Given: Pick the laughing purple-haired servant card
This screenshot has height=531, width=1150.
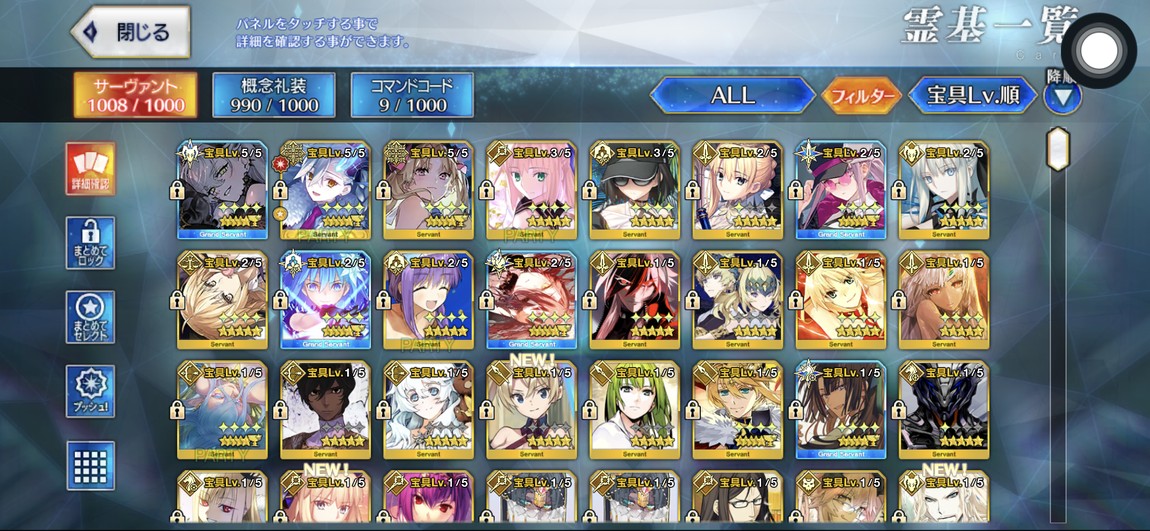Looking at the screenshot, I should coord(428,300).
